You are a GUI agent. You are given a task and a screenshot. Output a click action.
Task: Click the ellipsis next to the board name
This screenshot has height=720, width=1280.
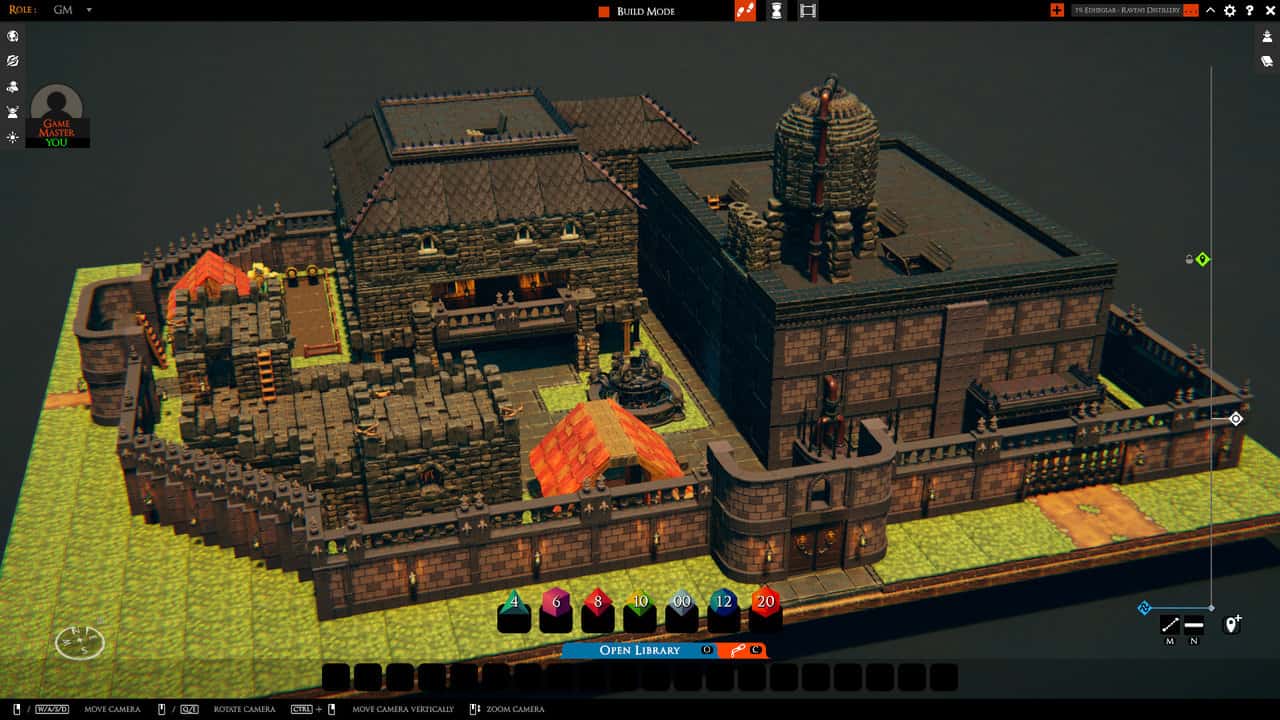(1190, 11)
